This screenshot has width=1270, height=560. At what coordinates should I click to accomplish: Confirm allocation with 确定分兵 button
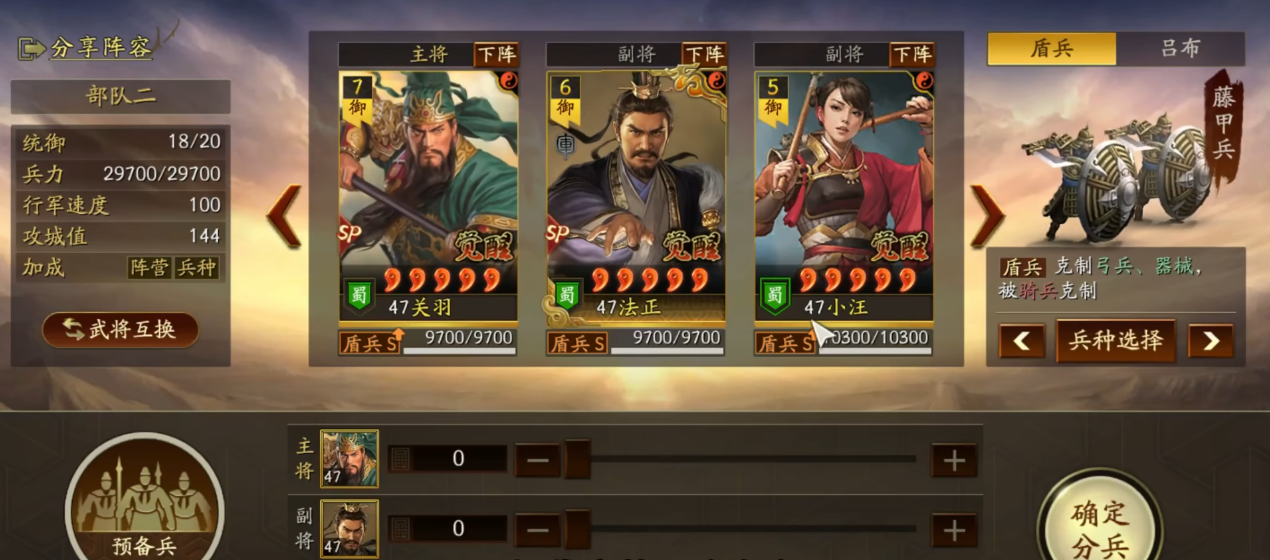tap(1099, 525)
